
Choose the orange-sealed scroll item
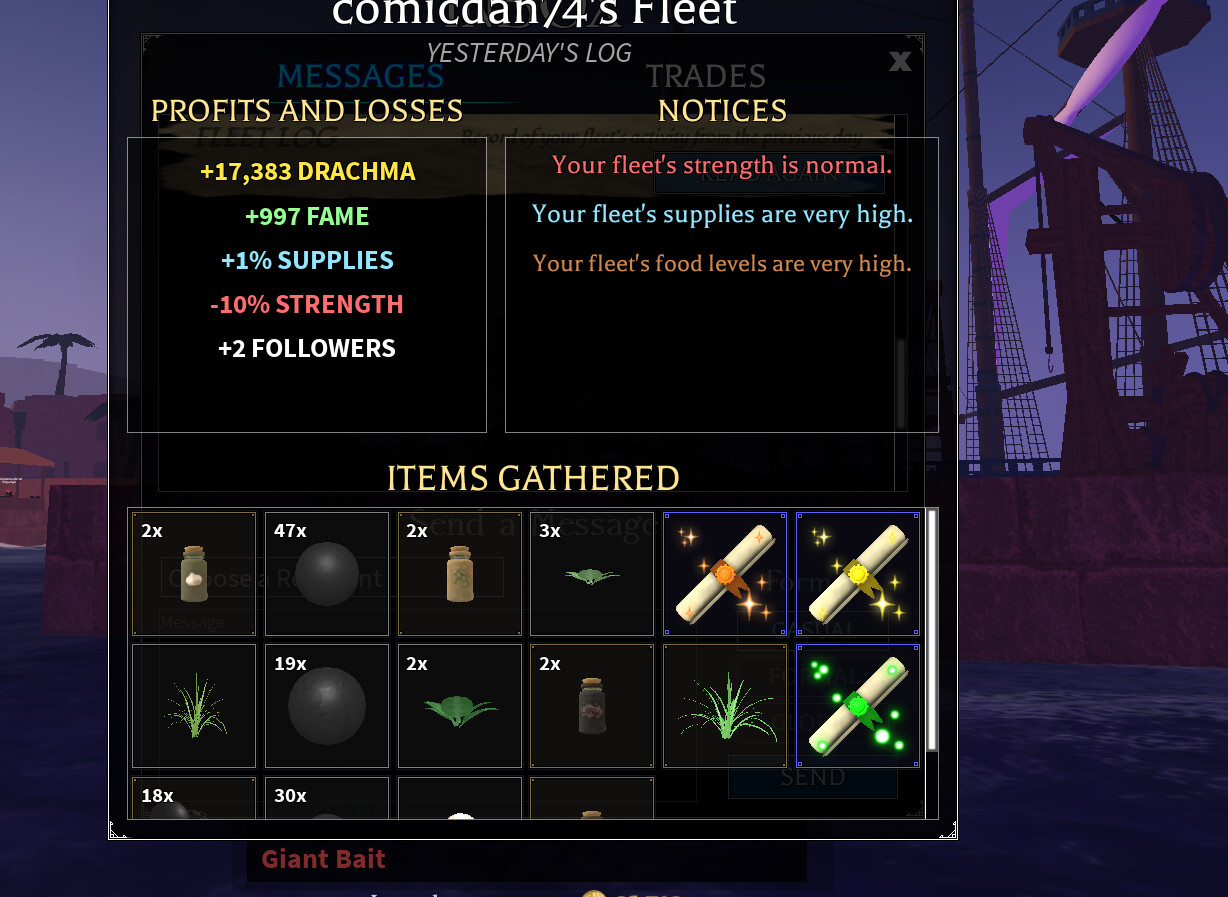725,574
